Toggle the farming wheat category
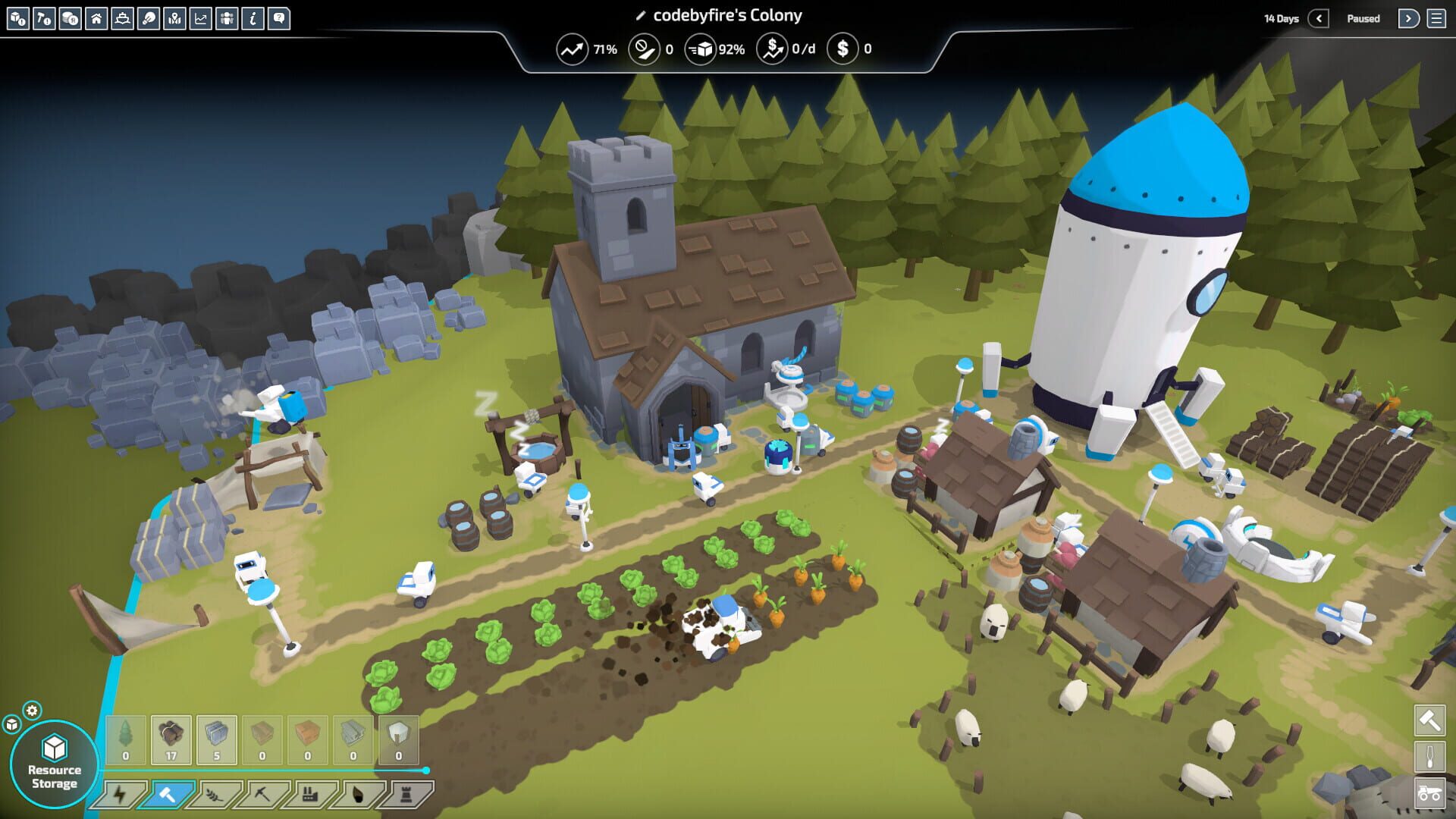The image size is (1456, 819). pyautogui.click(x=213, y=795)
